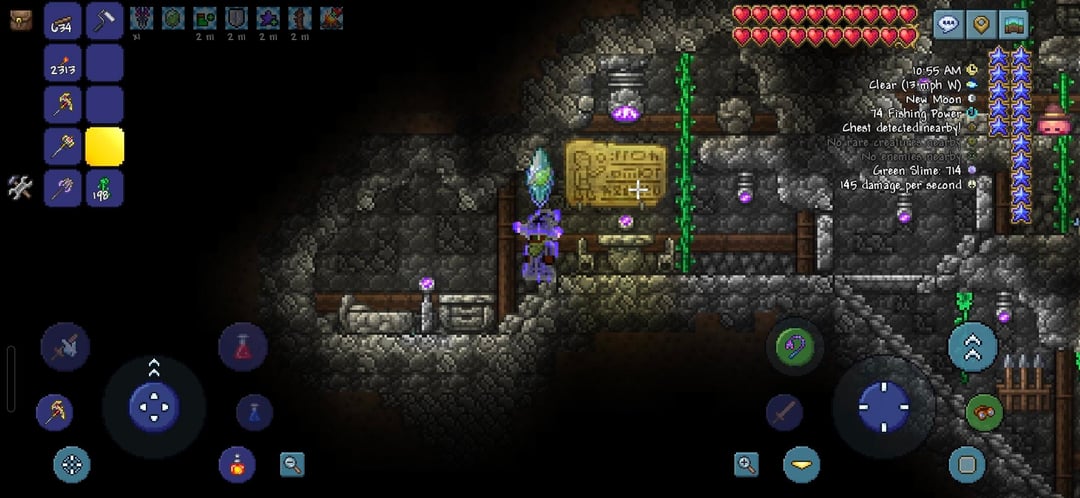Open the map pin button

(x=982, y=24)
